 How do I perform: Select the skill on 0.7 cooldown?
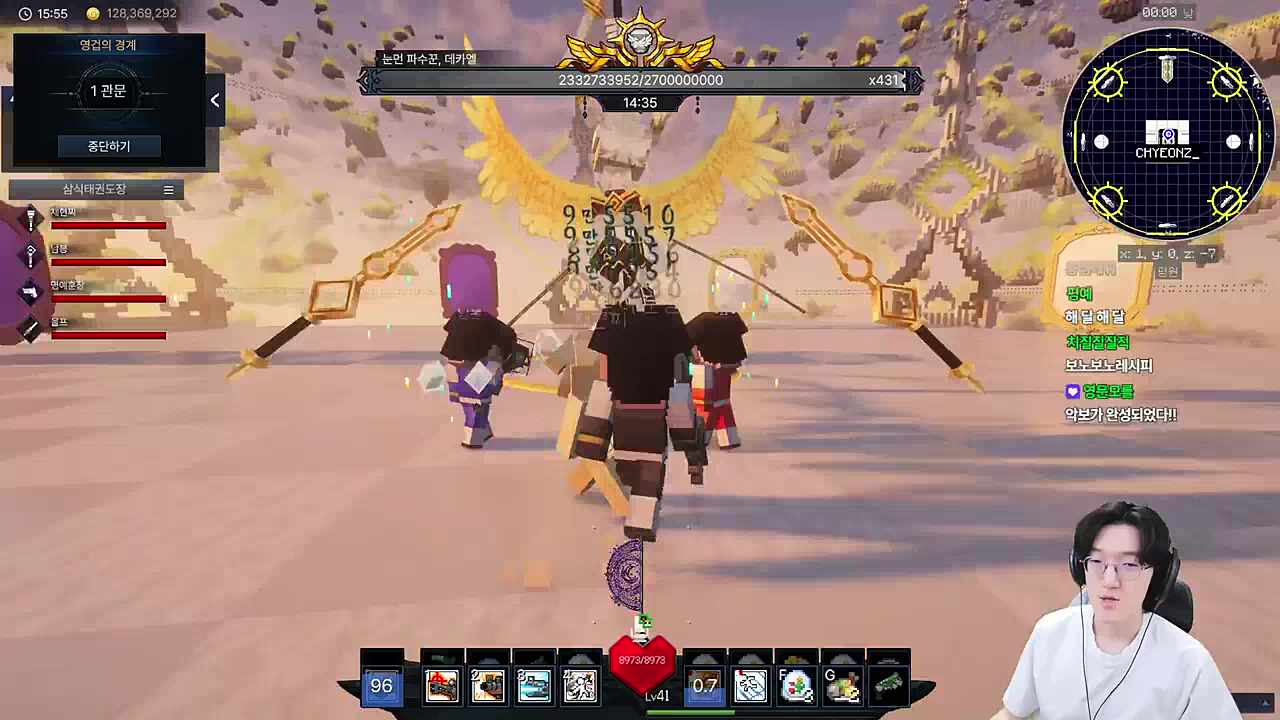click(x=704, y=685)
